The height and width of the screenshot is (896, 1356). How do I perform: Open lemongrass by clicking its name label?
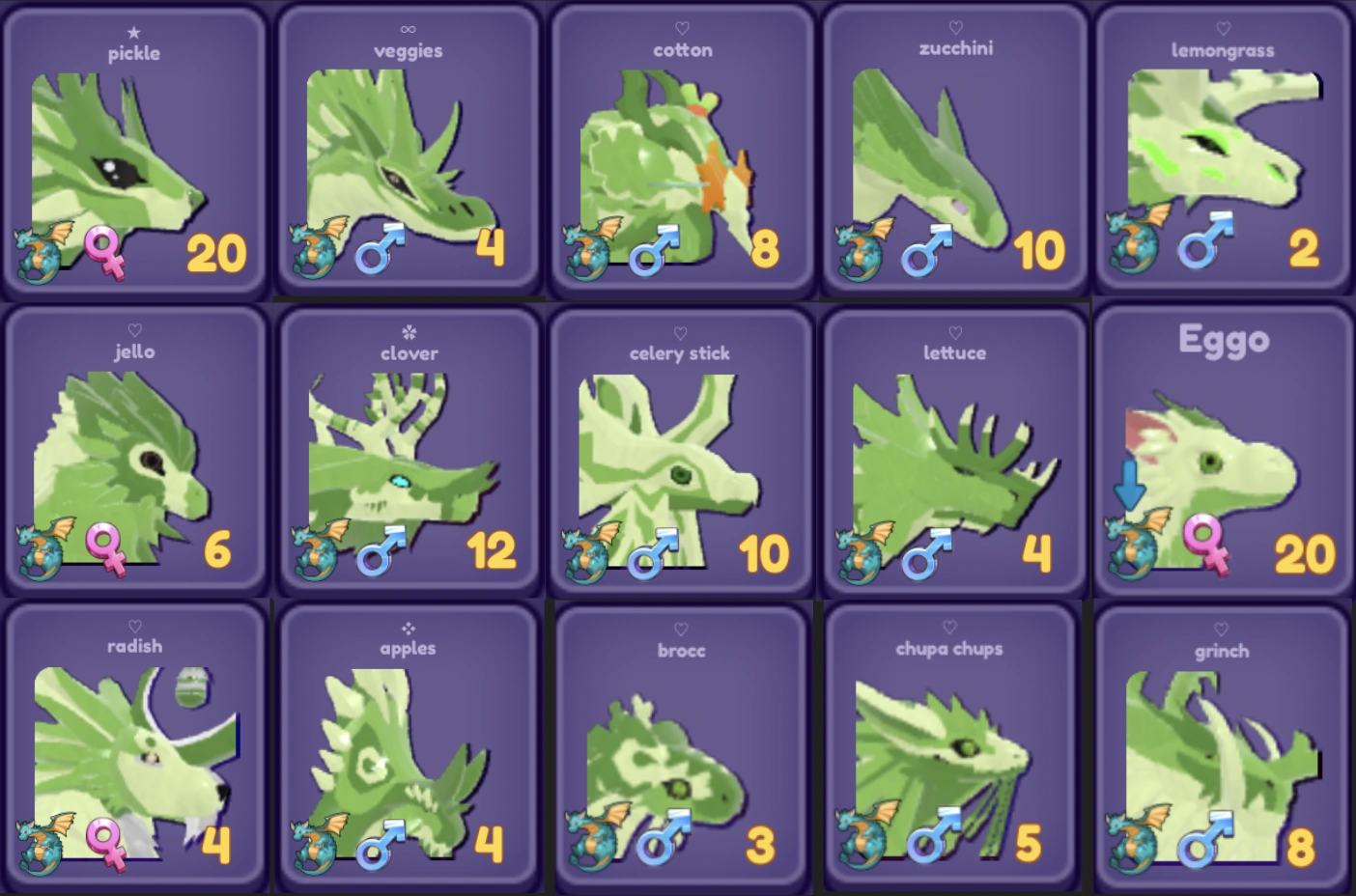click(x=1221, y=49)
